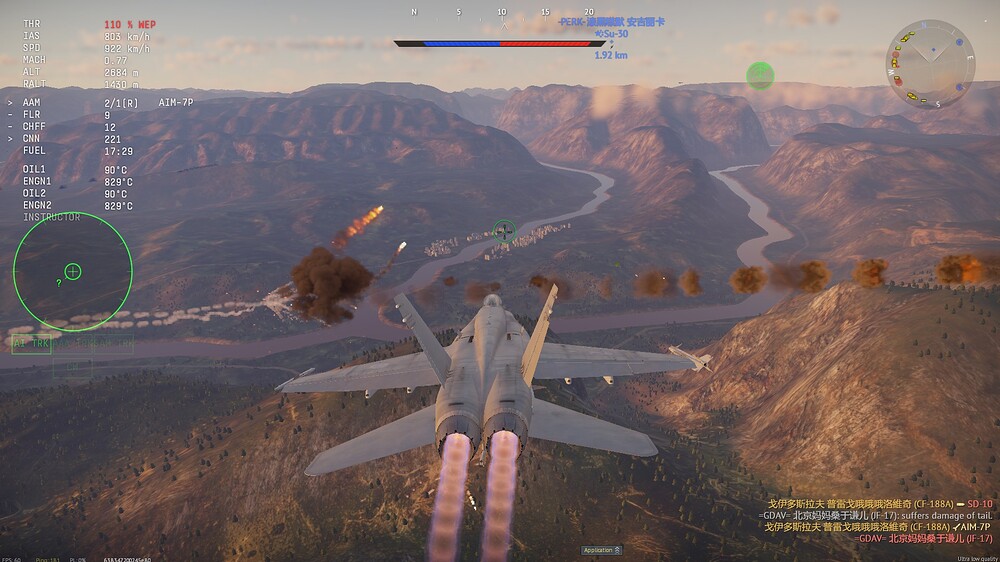Select the AI TRK radar mode box
The height and width of the screenshot is (562, 1000).
pyautogui.click(x=31, y=343)
